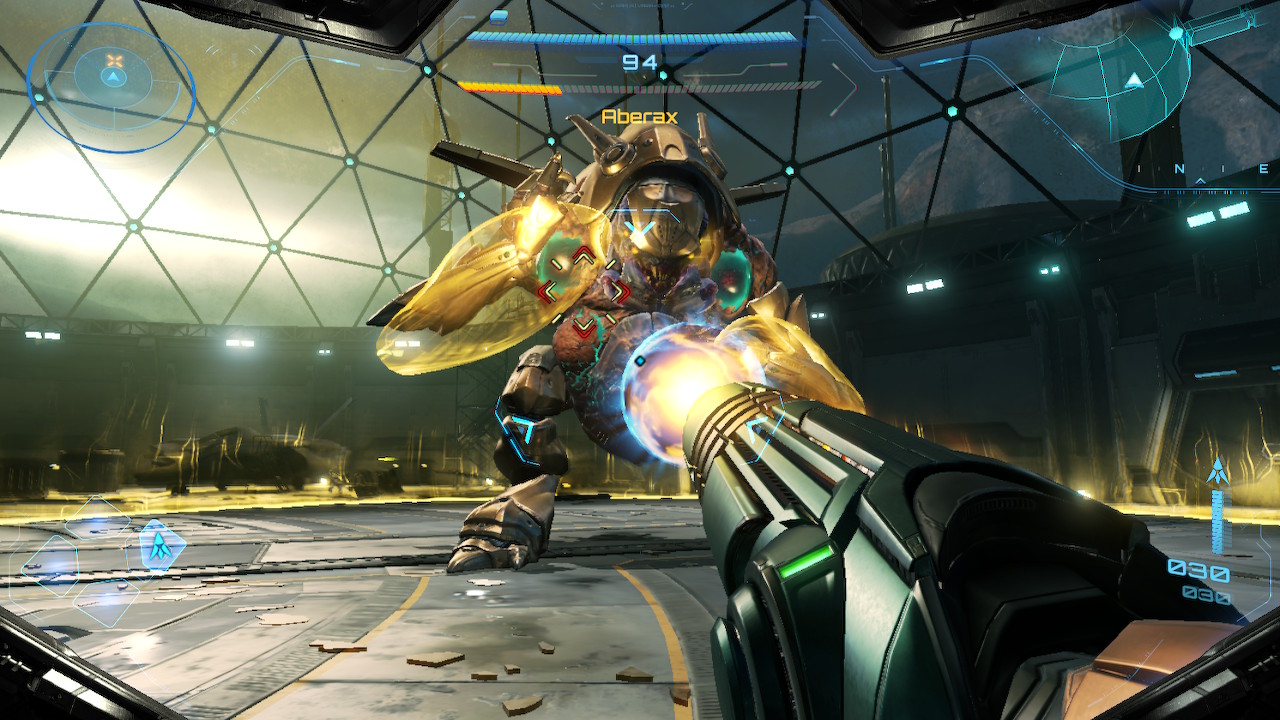Click the missile icon above the ammo gauge
This screenshot has height=720, width=1280.
(1217, 471)
